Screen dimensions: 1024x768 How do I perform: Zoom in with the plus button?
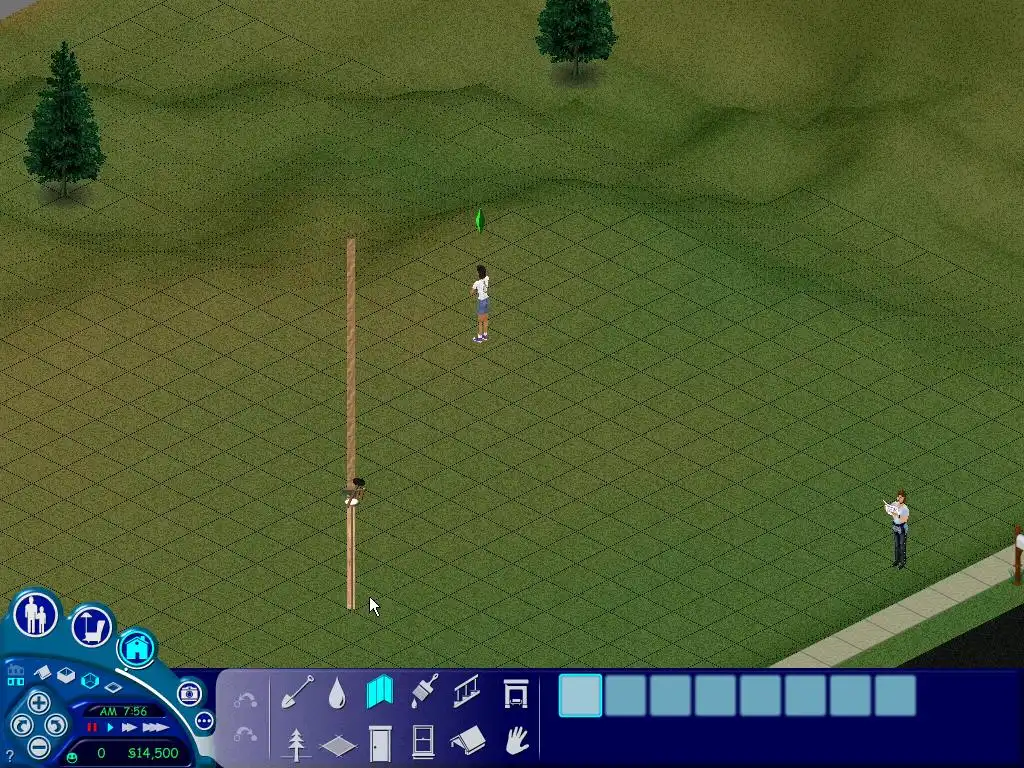[x=38, y=702]
